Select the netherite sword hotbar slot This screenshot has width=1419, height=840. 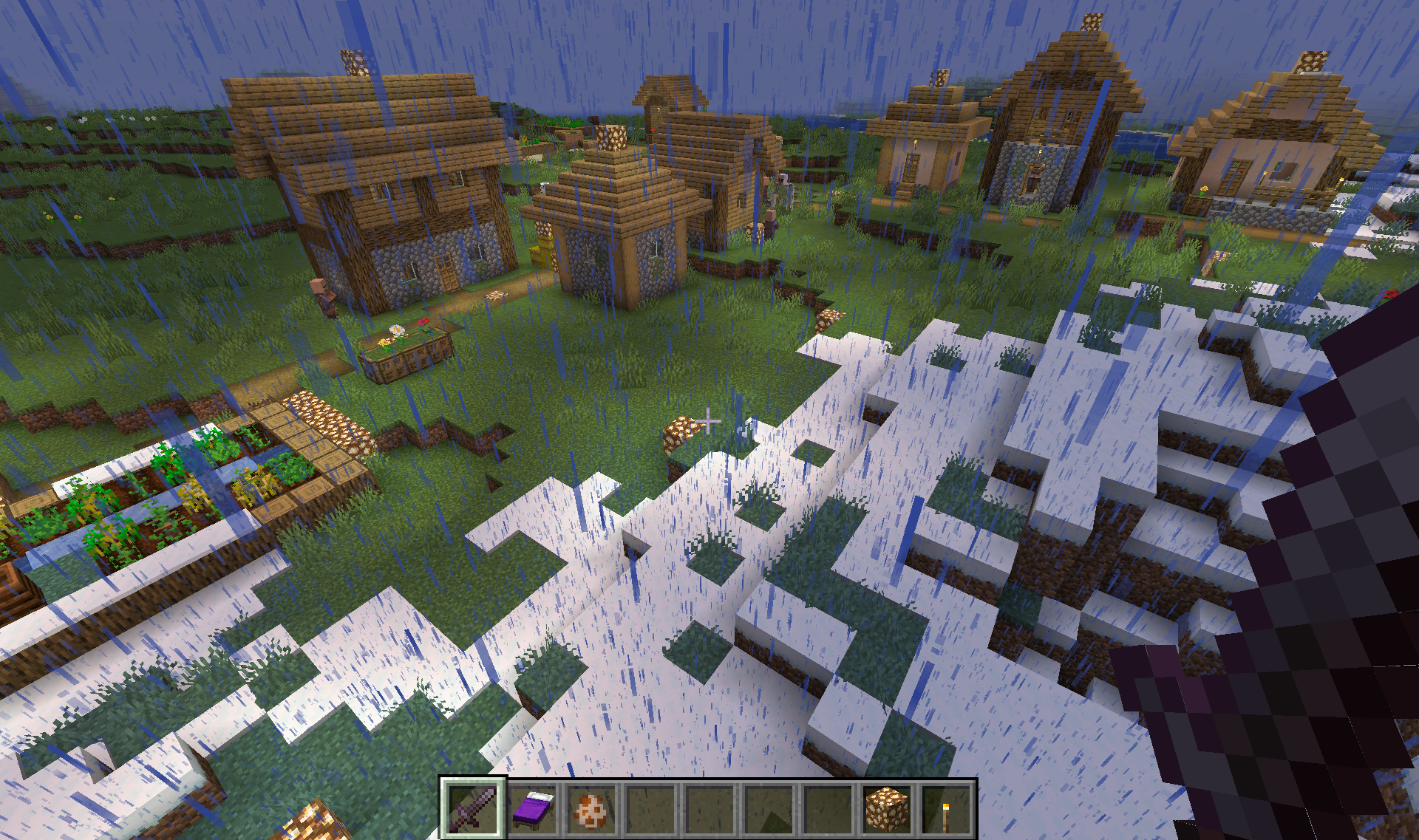[473, 808]
